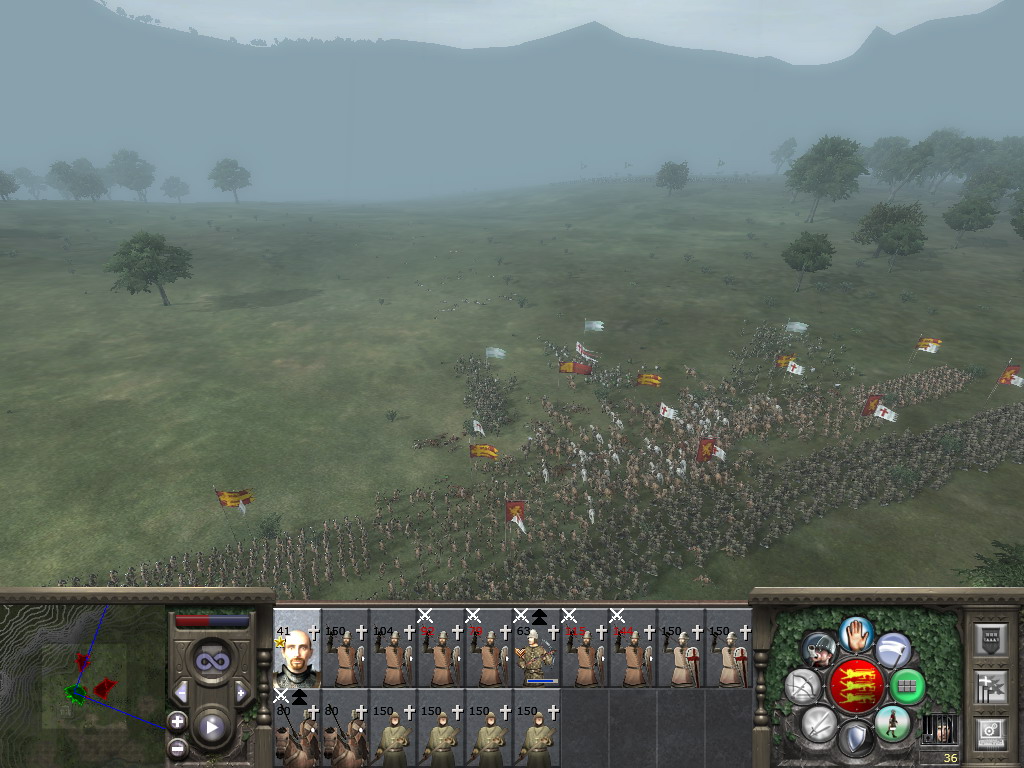The image size is (1024, 768).
Task: Zoom in the minimap with the plus button
Action: coord(177,720)
